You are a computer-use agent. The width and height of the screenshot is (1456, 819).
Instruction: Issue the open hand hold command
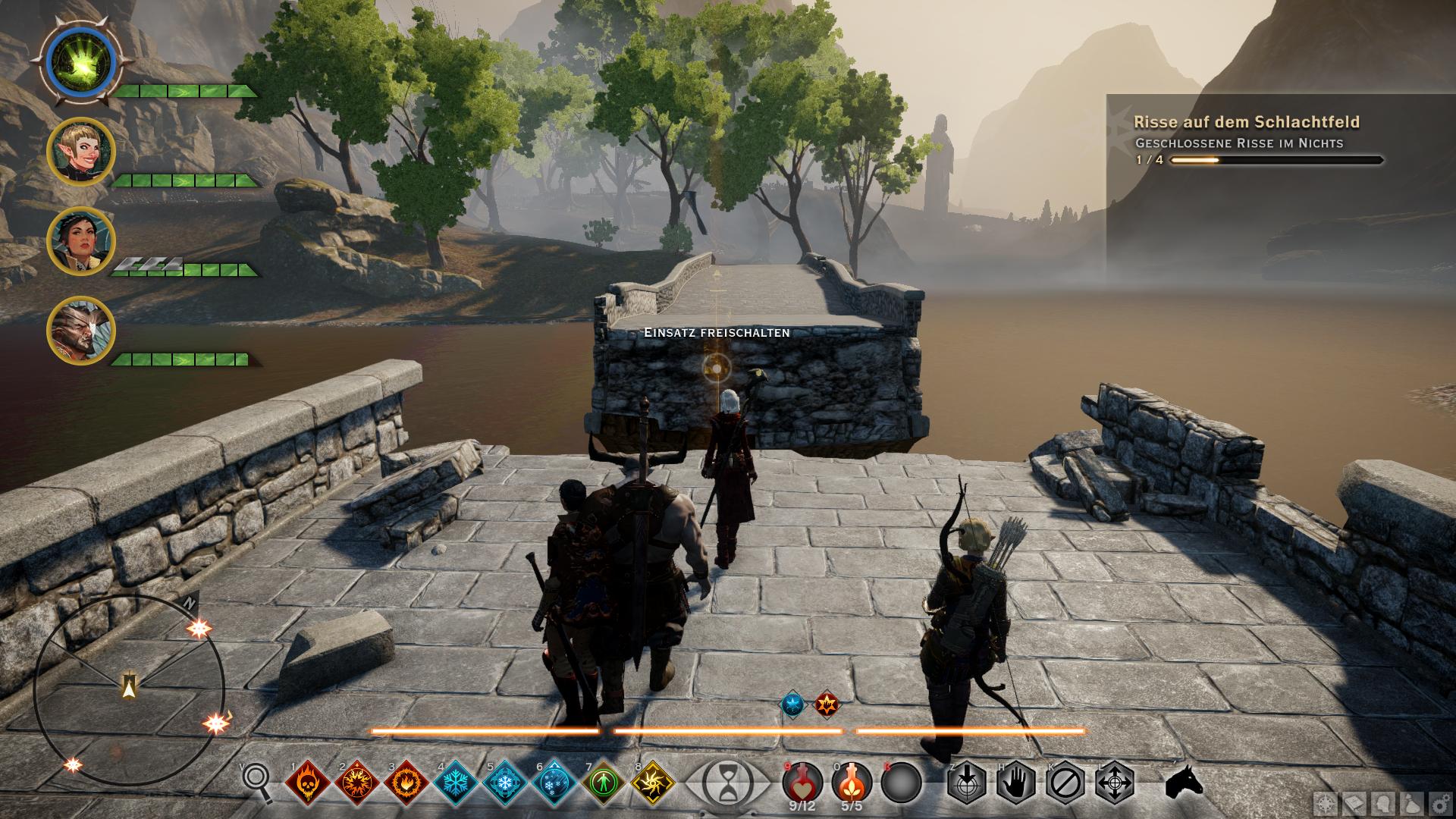point(1015,781)
